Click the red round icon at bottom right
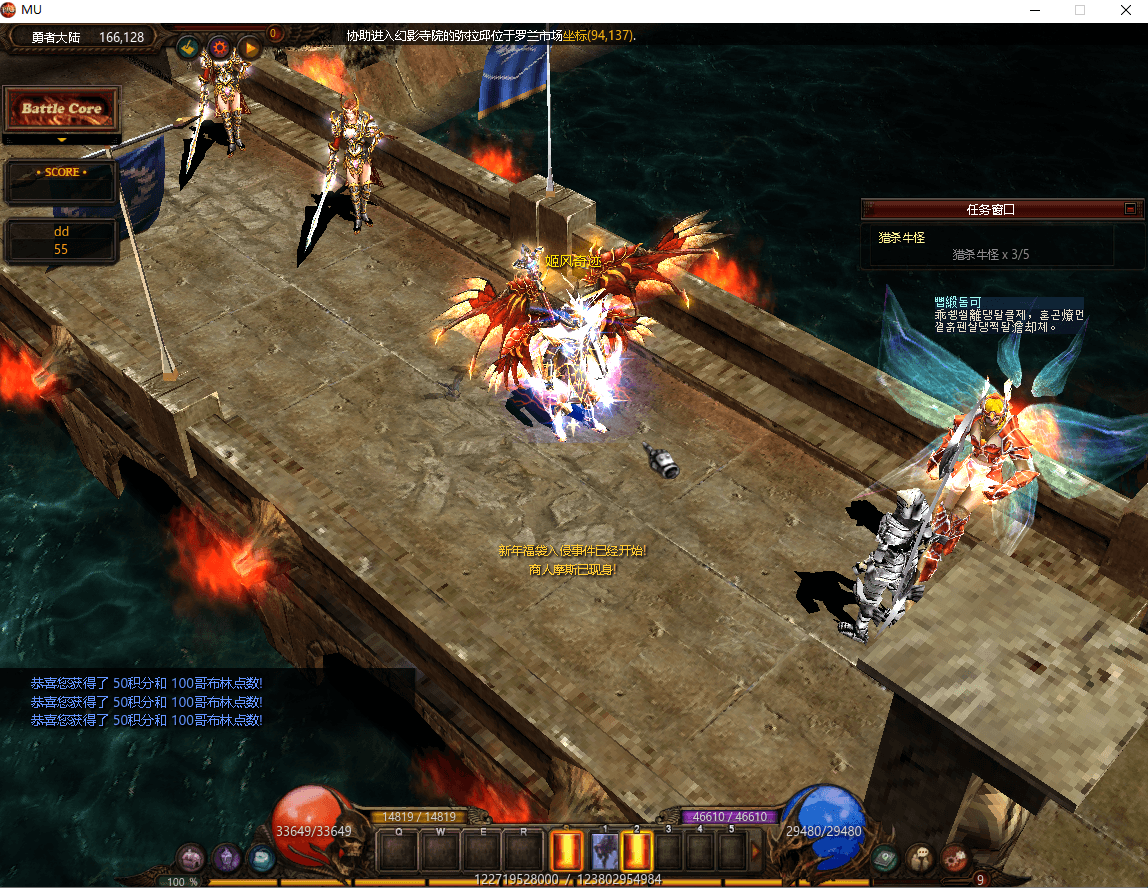This screenshot has width=1148, height=888. 955,857
